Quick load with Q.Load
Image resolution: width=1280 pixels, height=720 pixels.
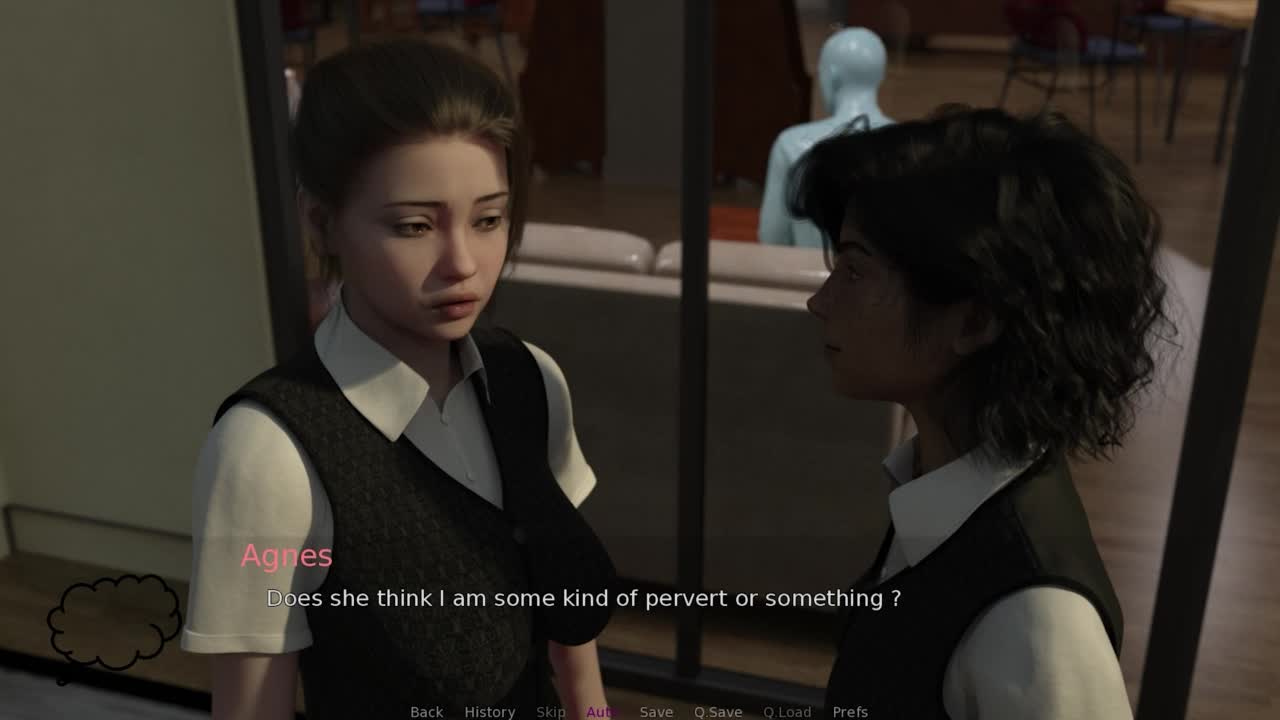click(787, 711)
